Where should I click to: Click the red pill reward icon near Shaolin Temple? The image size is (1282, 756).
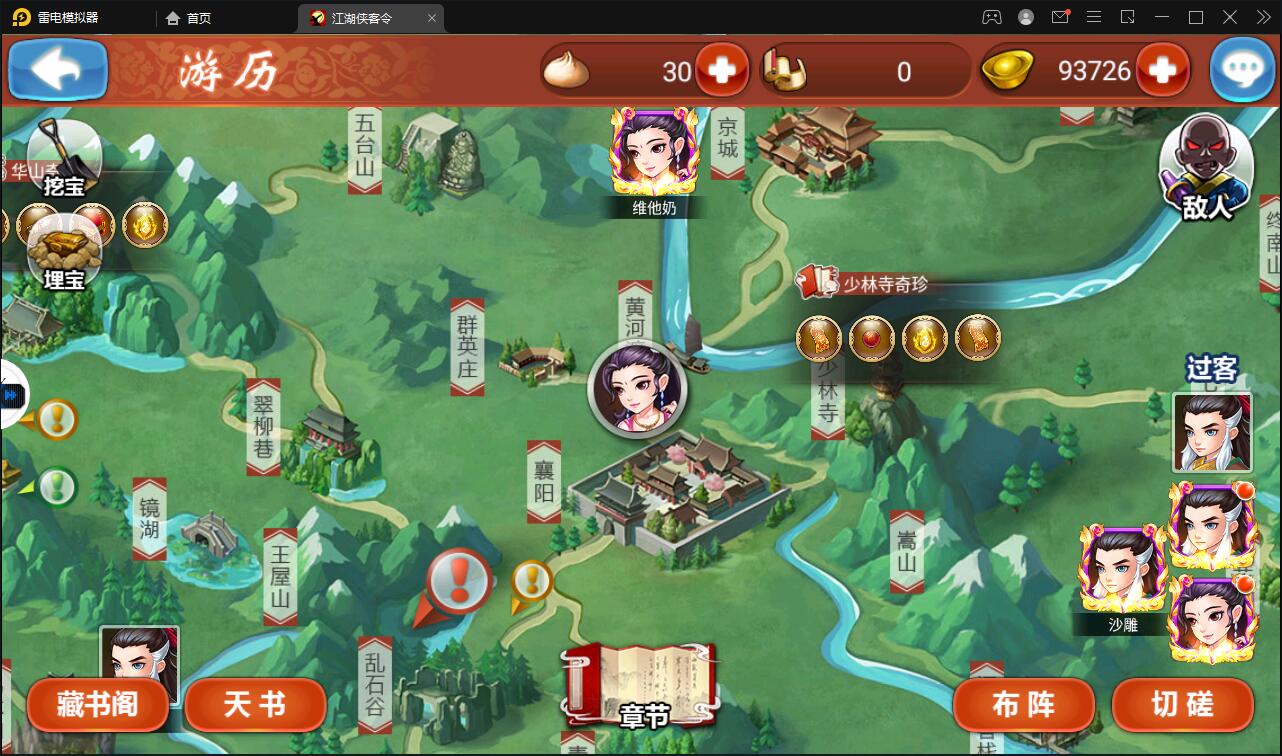[x=872, y=338]
